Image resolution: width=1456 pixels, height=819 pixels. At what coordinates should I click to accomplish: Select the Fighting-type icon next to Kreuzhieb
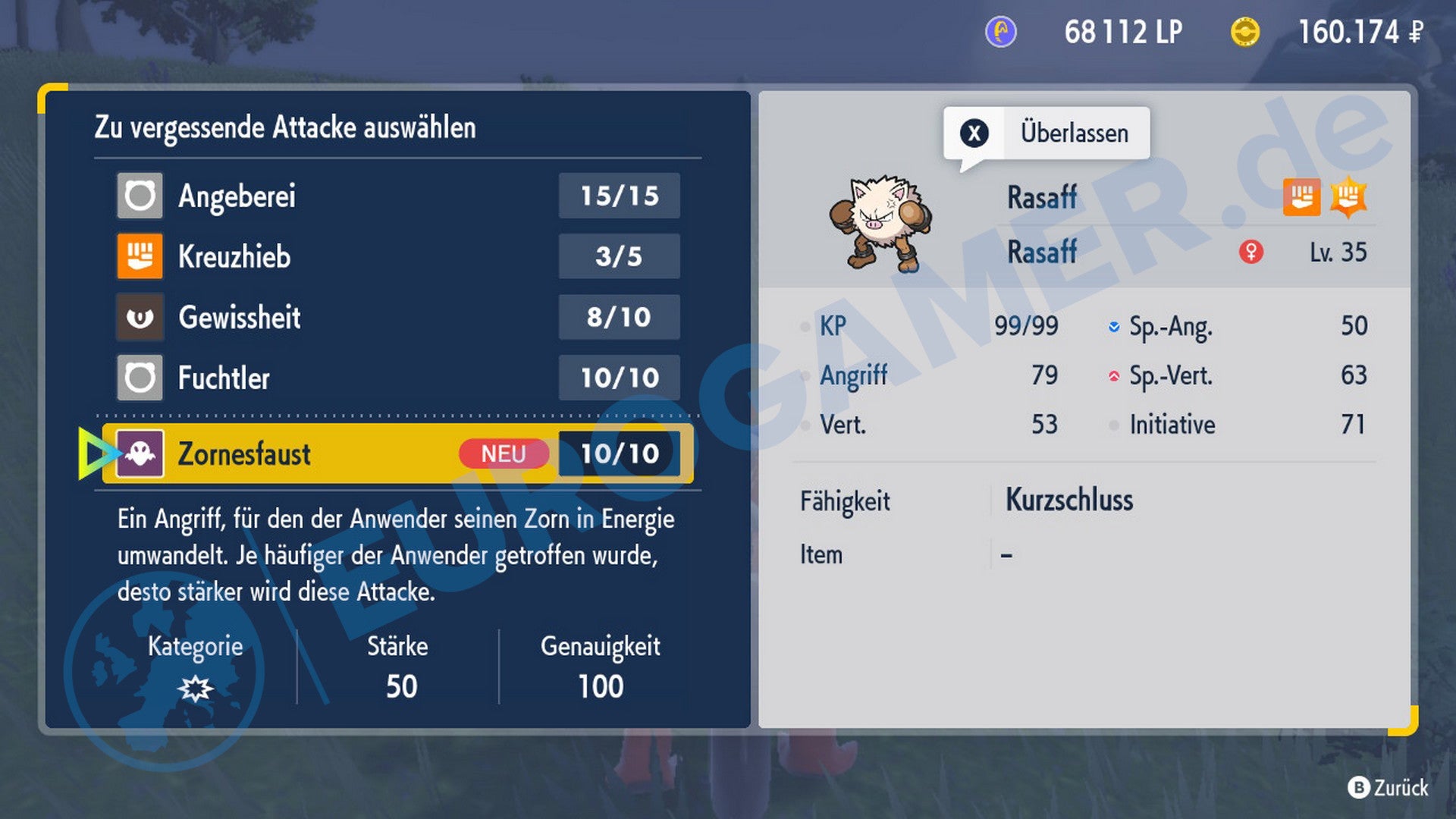pos(139,256)
